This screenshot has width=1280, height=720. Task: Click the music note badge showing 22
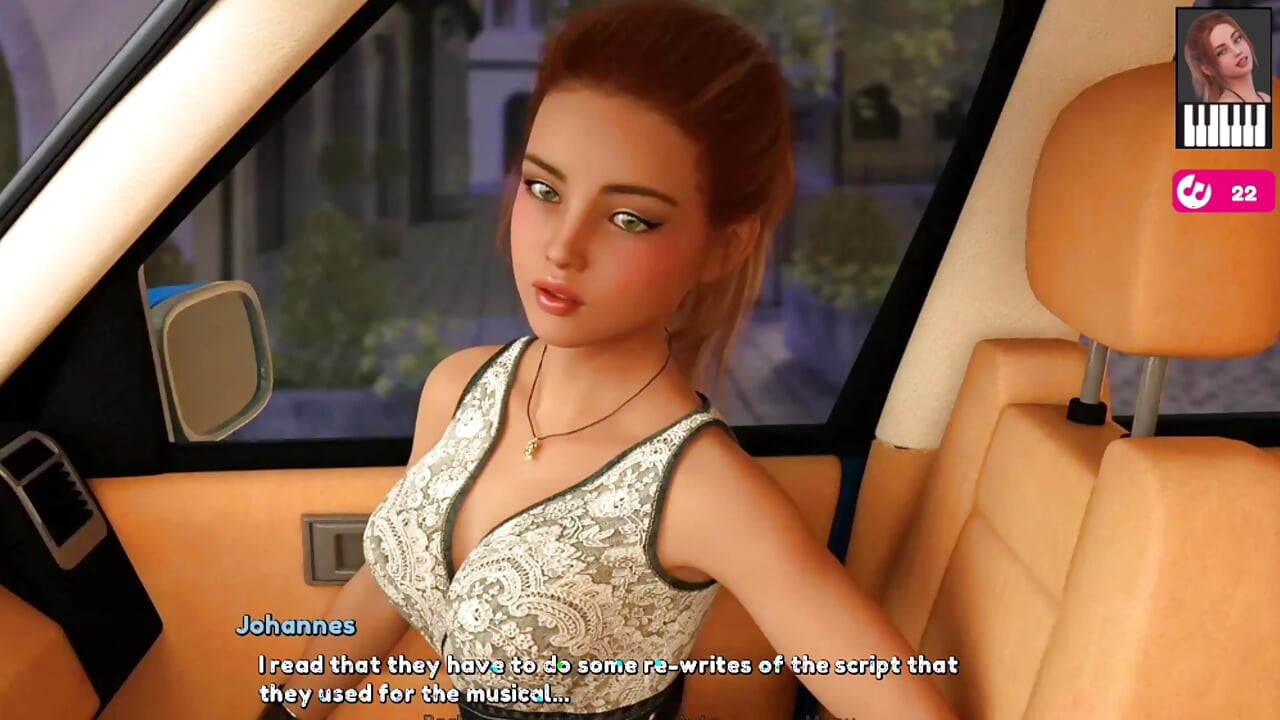[1222, 191]
